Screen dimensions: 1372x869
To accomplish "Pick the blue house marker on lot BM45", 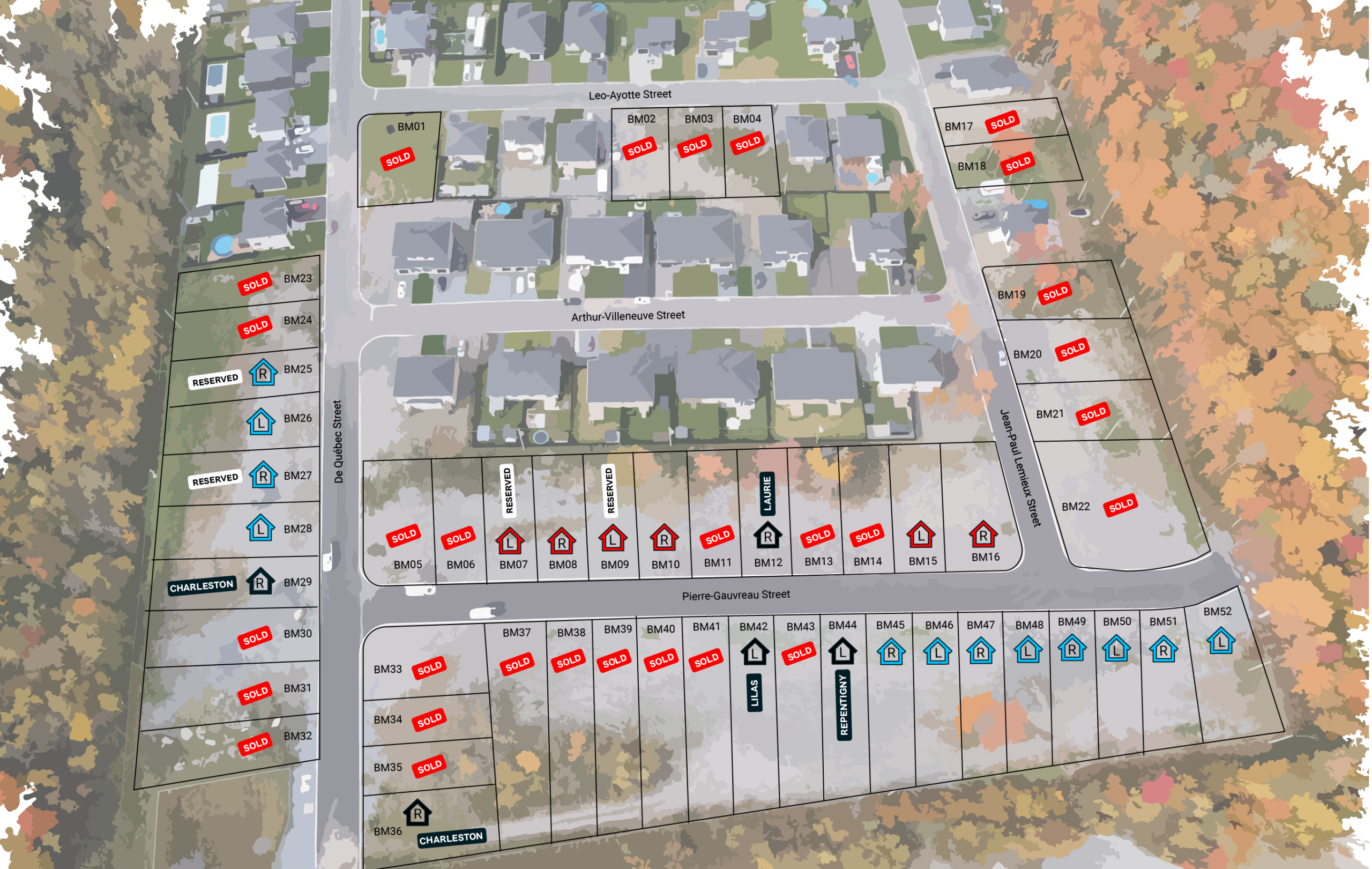I will pos(891,652).
